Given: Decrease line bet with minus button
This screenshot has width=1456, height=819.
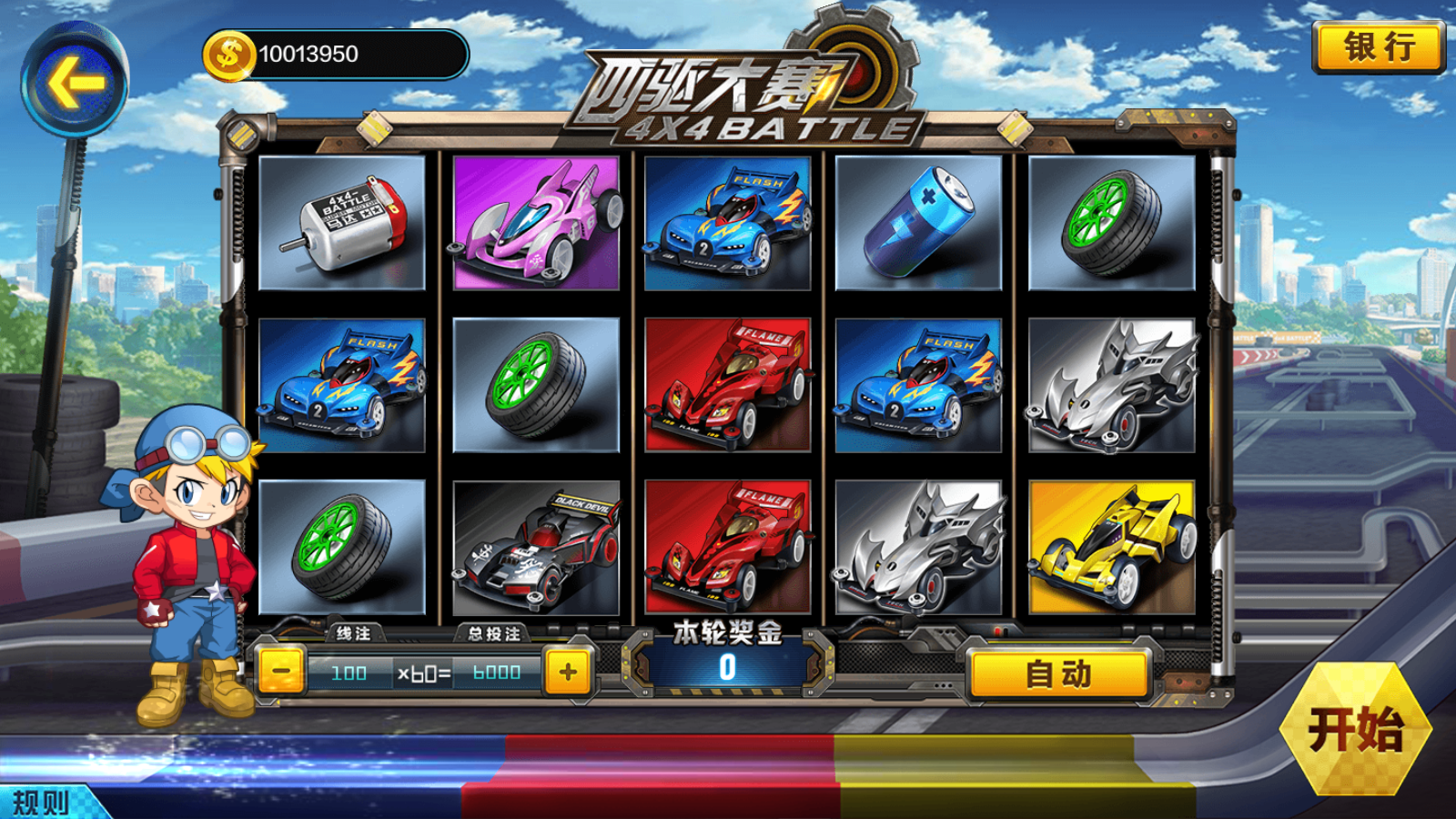Looking at the screenshot, I should (281, 672).
